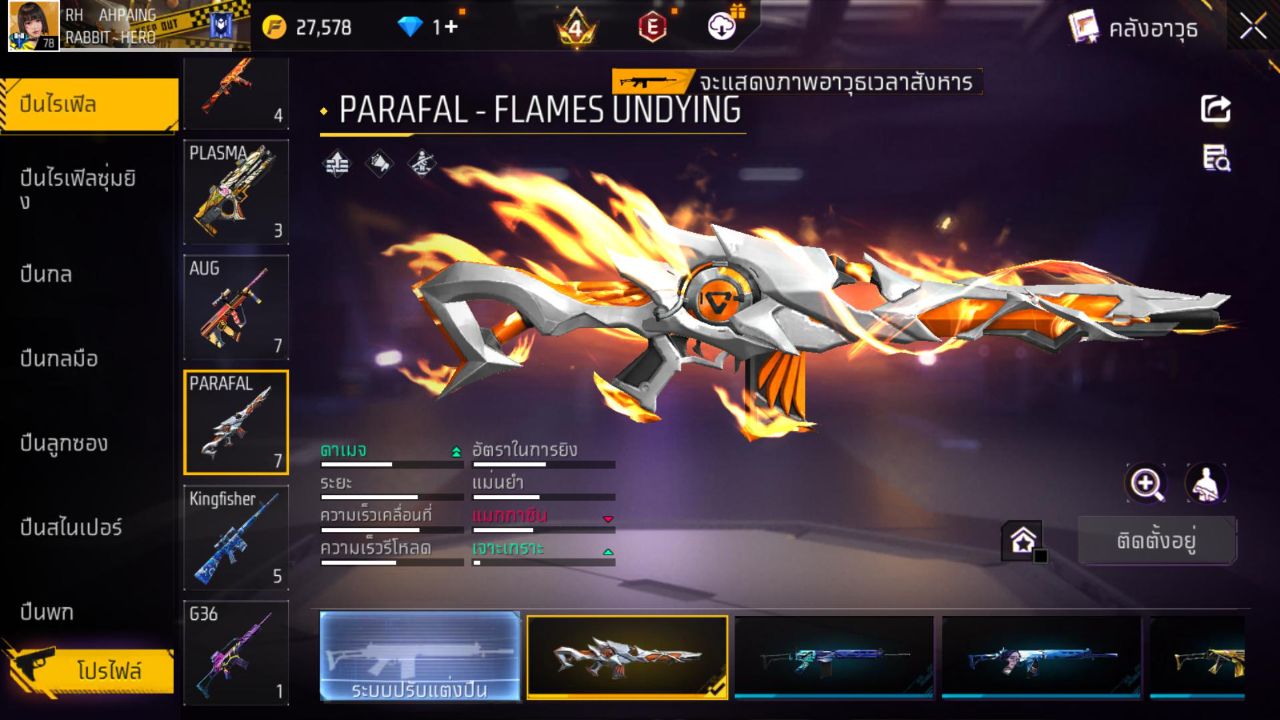Zoom the weapon with magnifier icon
1280x720 pixels.
pos(1146,484)
